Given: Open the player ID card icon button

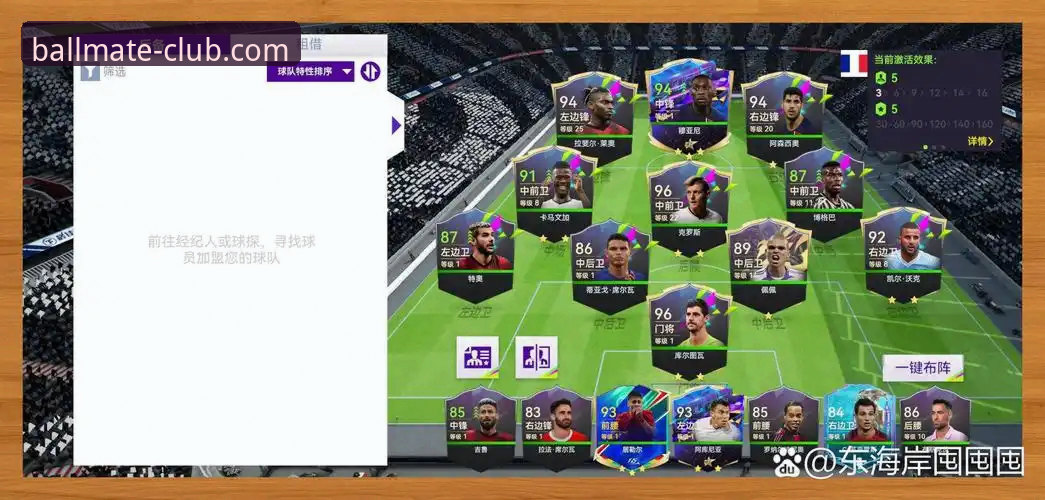Looking at the screenshot, I should (477, 357).
